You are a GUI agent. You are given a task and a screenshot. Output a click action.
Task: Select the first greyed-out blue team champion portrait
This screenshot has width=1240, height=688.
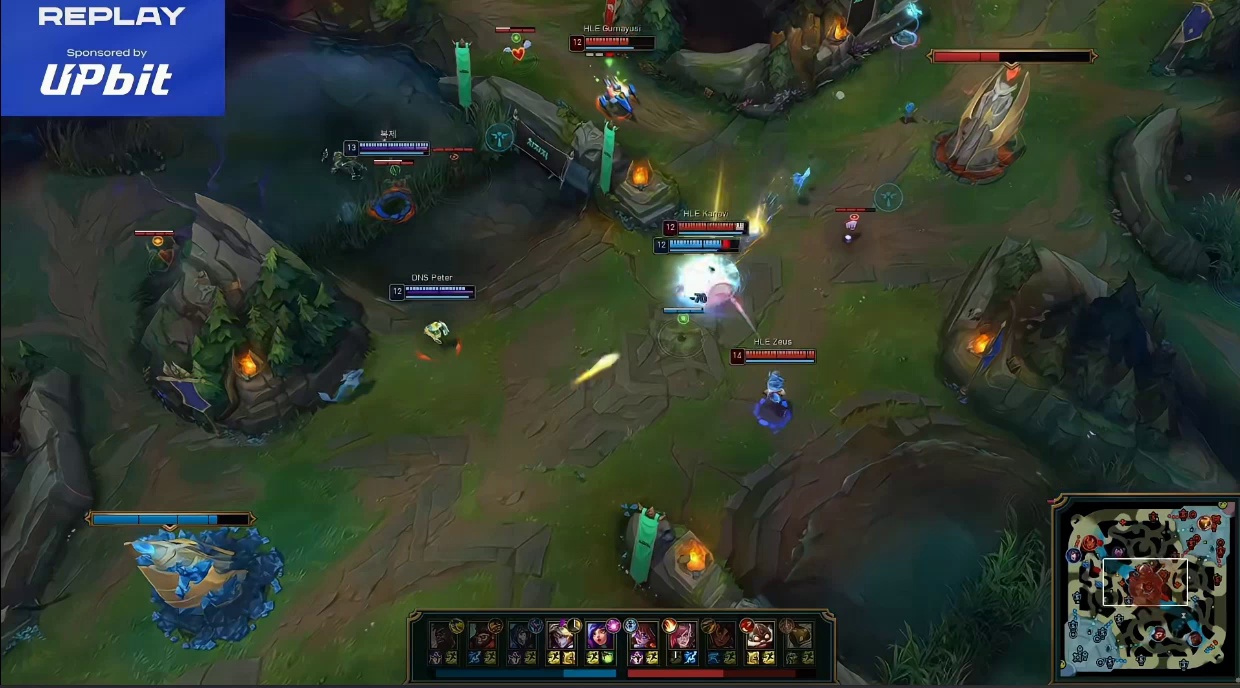444,636
